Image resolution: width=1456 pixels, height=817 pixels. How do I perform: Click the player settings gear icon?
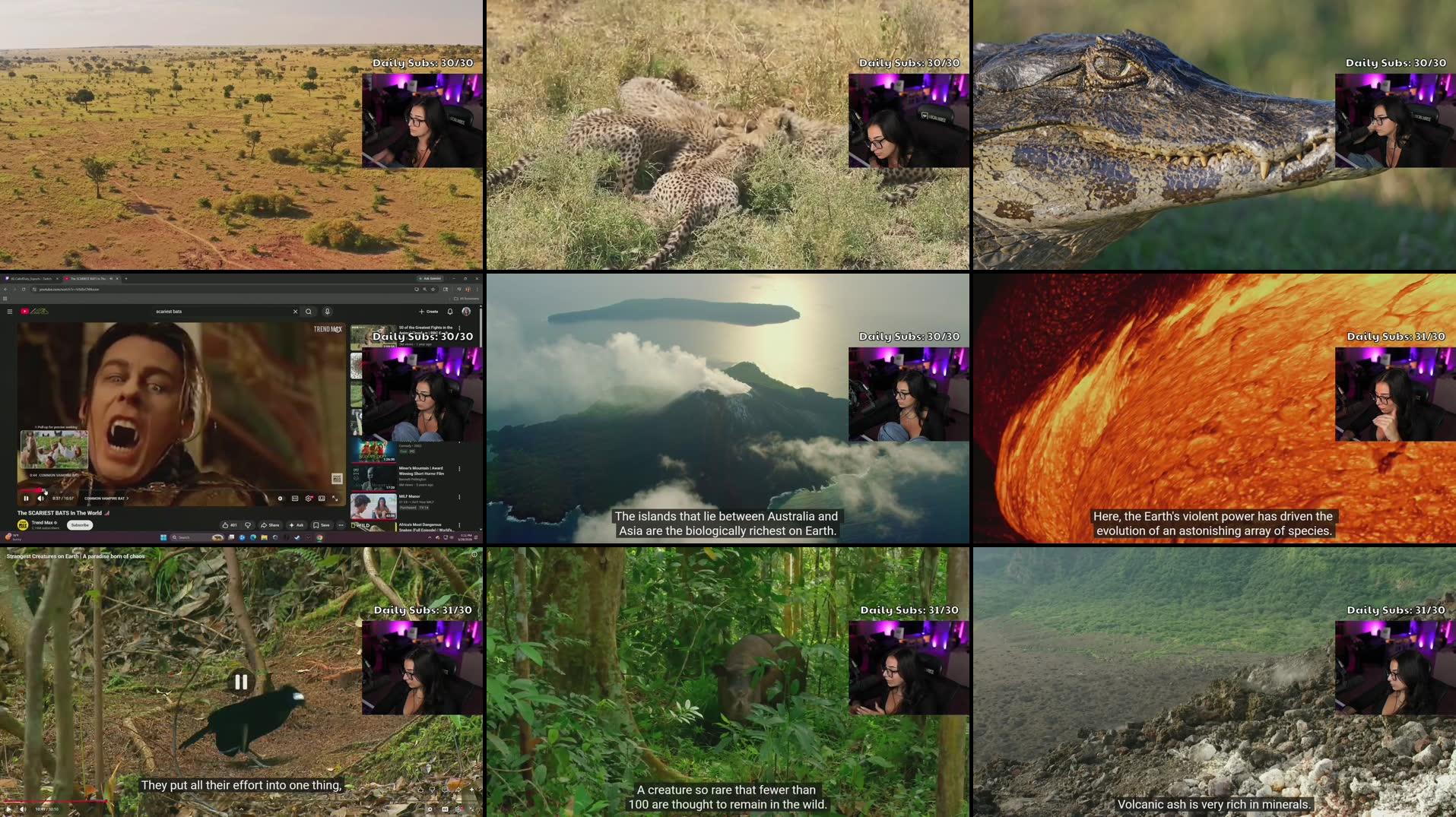click(309, 499)
